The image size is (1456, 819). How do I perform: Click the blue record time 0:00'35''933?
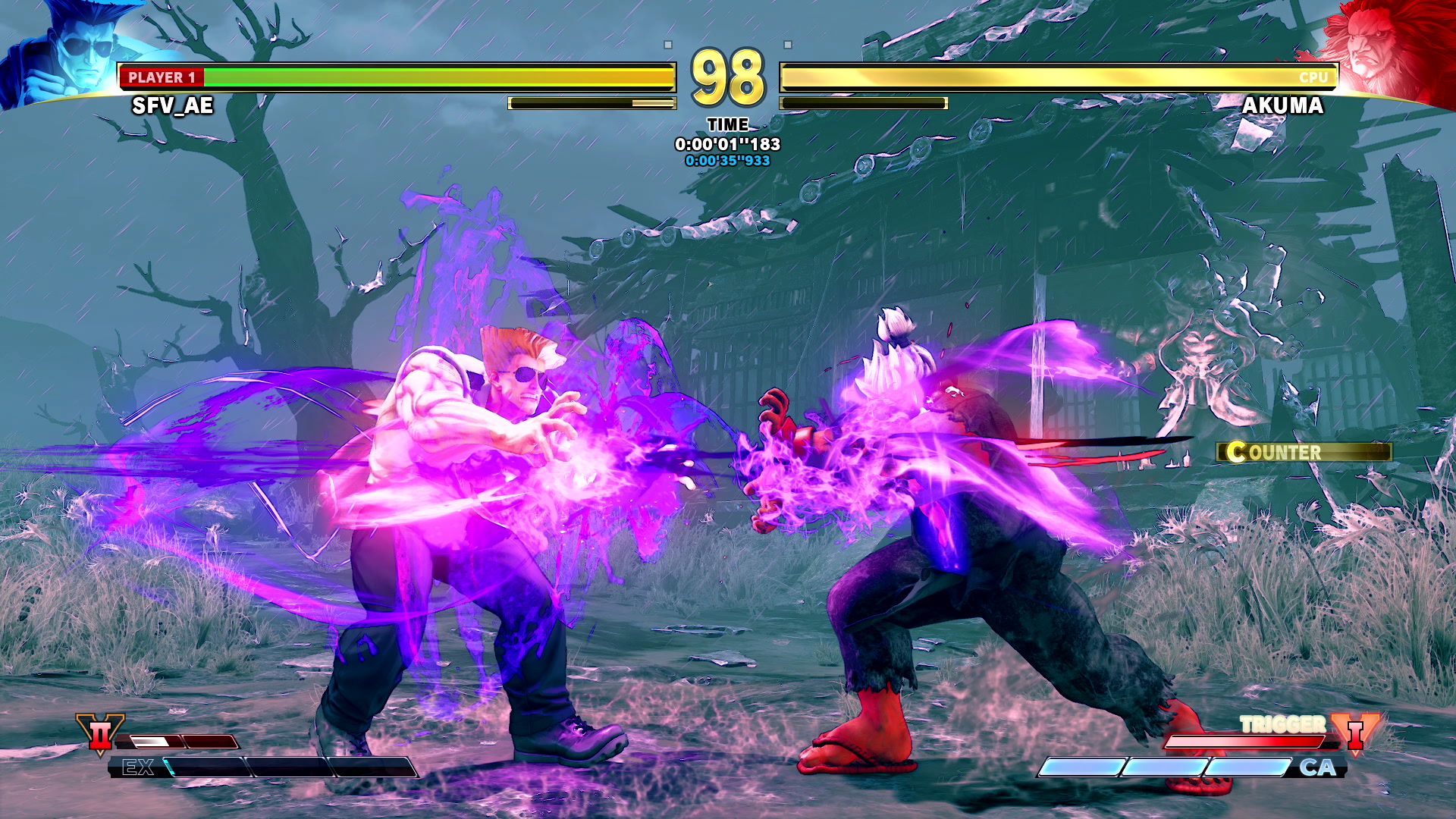tap(729, 160)
